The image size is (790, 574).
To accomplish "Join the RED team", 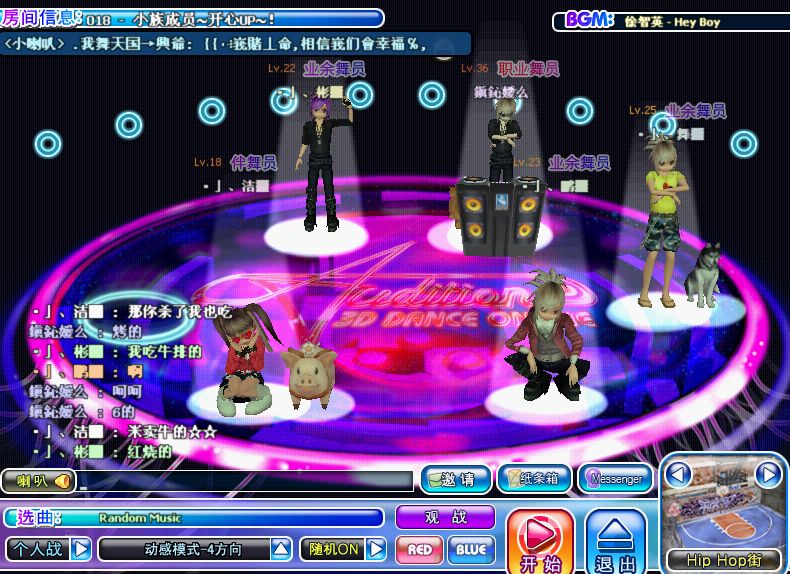I will click(x=420, y=549).
